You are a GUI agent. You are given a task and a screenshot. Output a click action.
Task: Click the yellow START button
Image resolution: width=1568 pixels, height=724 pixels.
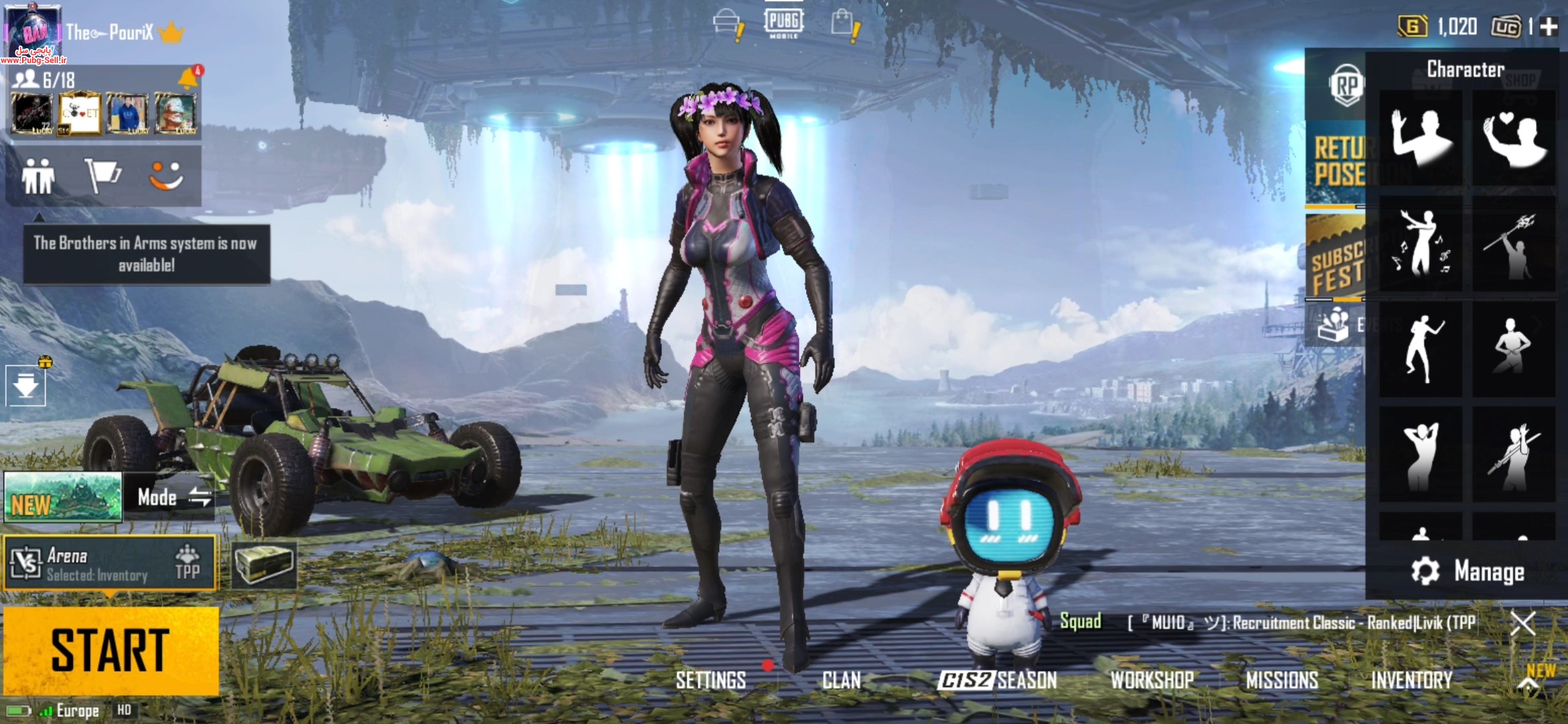click(111, 650)
